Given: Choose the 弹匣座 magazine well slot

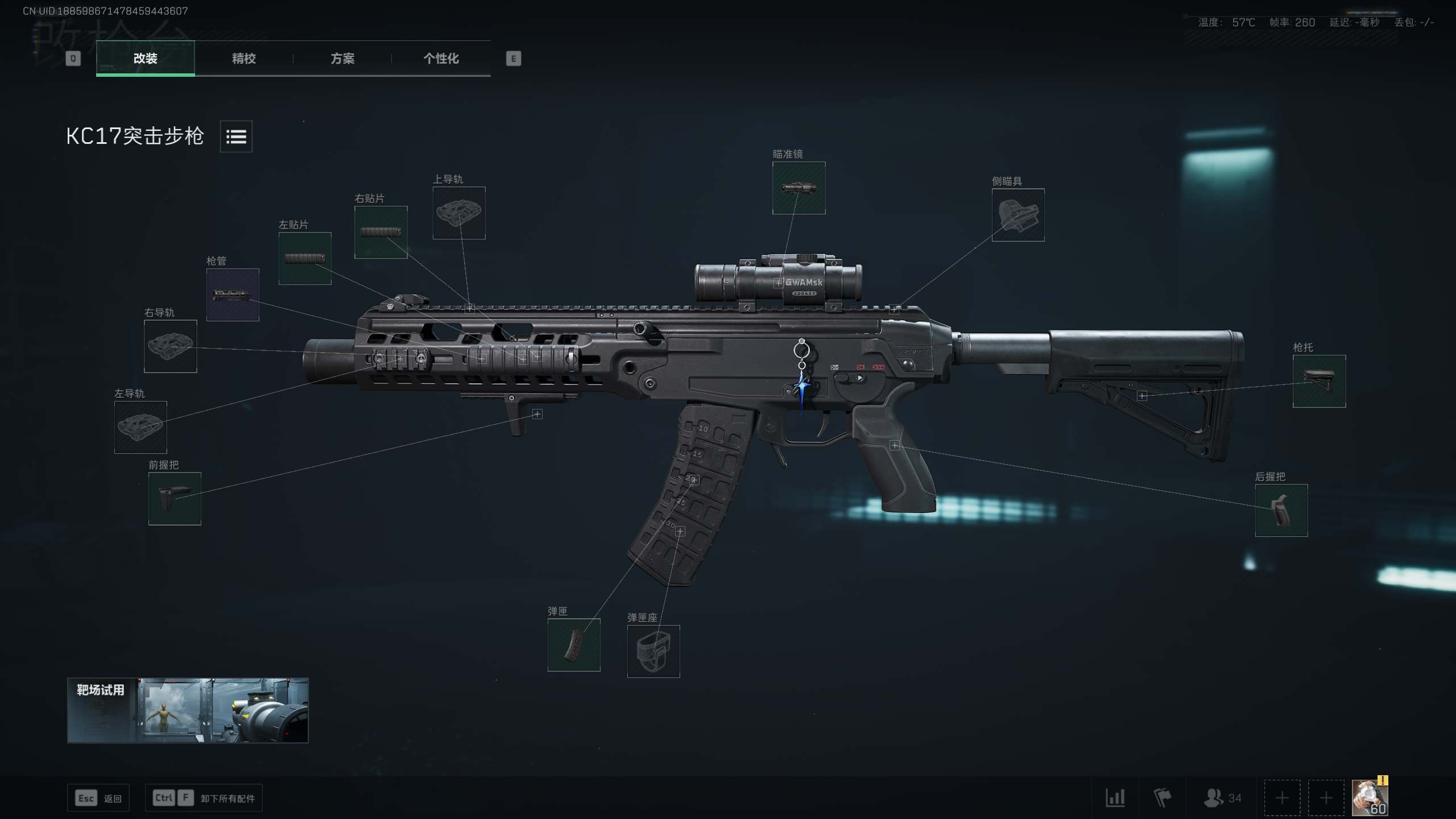Looking at the screenshot, I should pyautogui.click(x=653, y=651).
